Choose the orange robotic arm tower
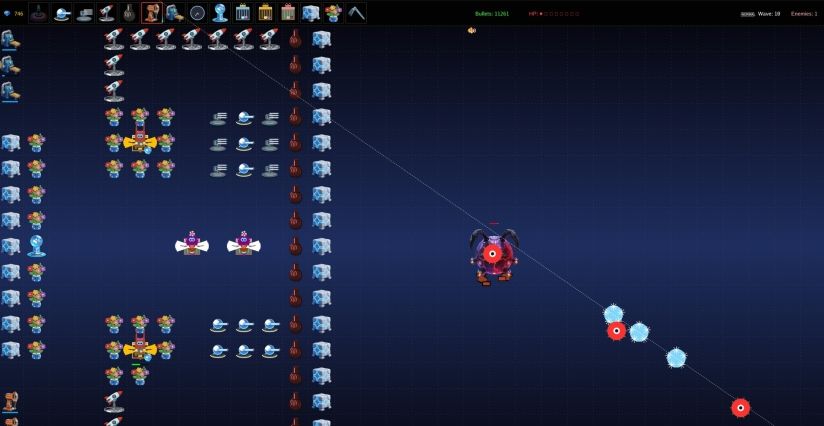 (152, 13)
